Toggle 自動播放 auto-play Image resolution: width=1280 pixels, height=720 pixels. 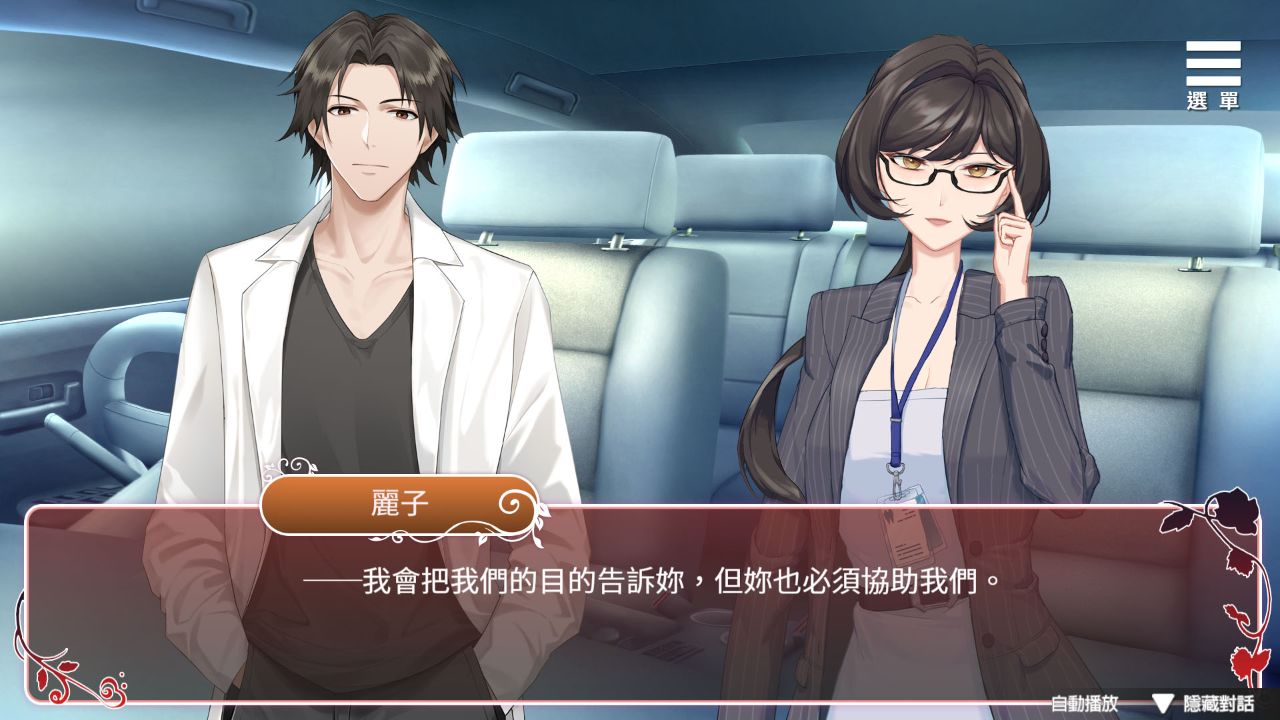click(x=1083, y=702)
